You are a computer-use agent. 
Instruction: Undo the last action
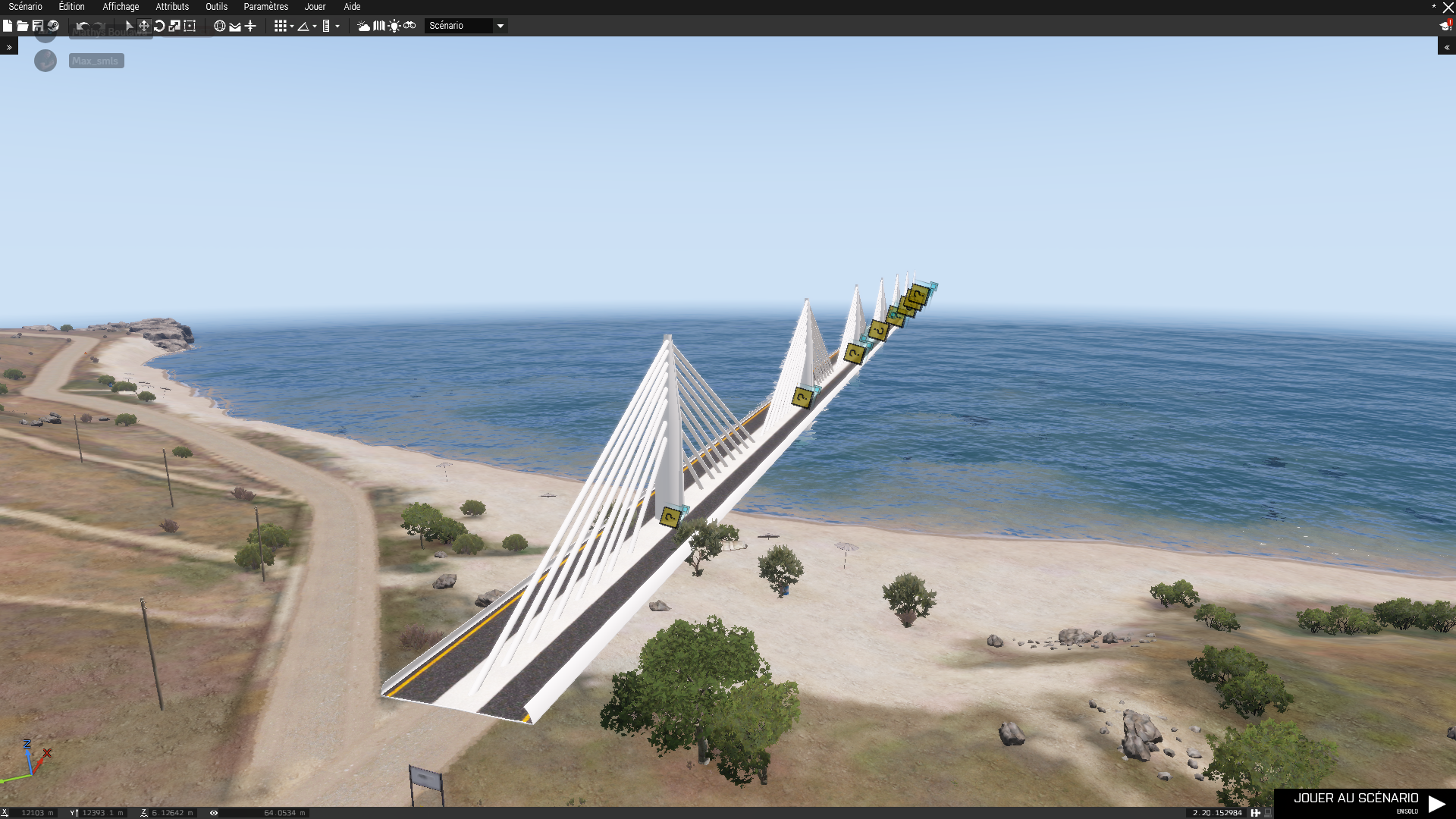83,26
